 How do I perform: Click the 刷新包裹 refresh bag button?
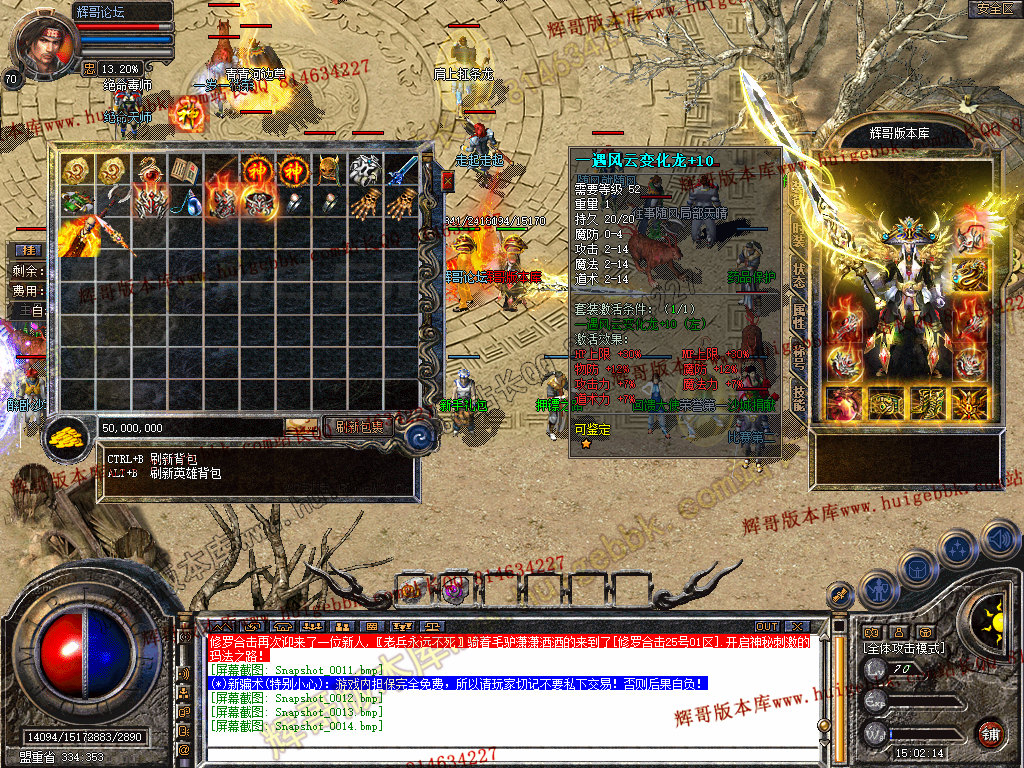coord(359,427)
